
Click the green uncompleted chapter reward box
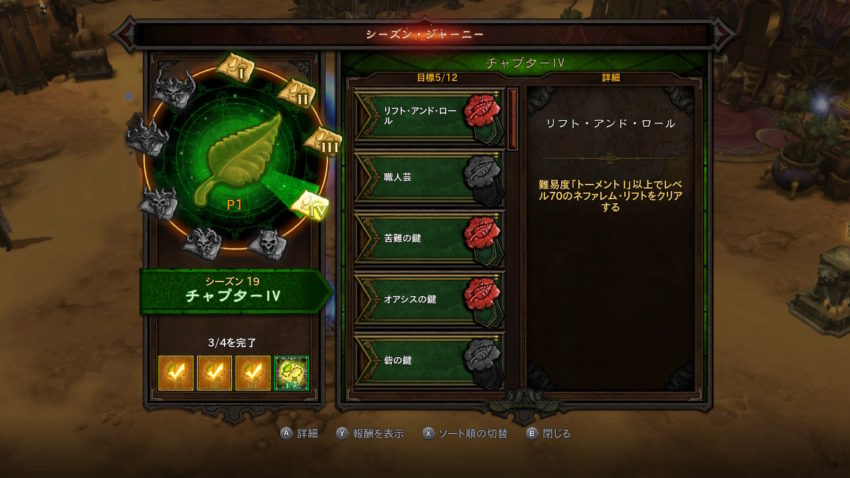point(292,373)
